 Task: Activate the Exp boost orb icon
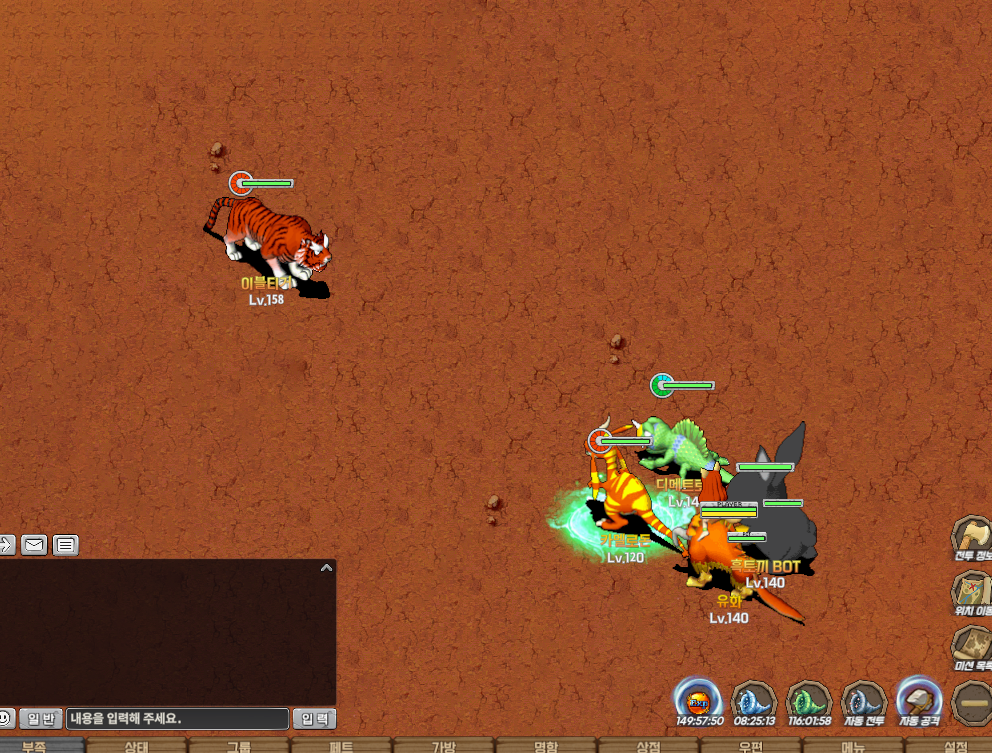coord(698,699)
